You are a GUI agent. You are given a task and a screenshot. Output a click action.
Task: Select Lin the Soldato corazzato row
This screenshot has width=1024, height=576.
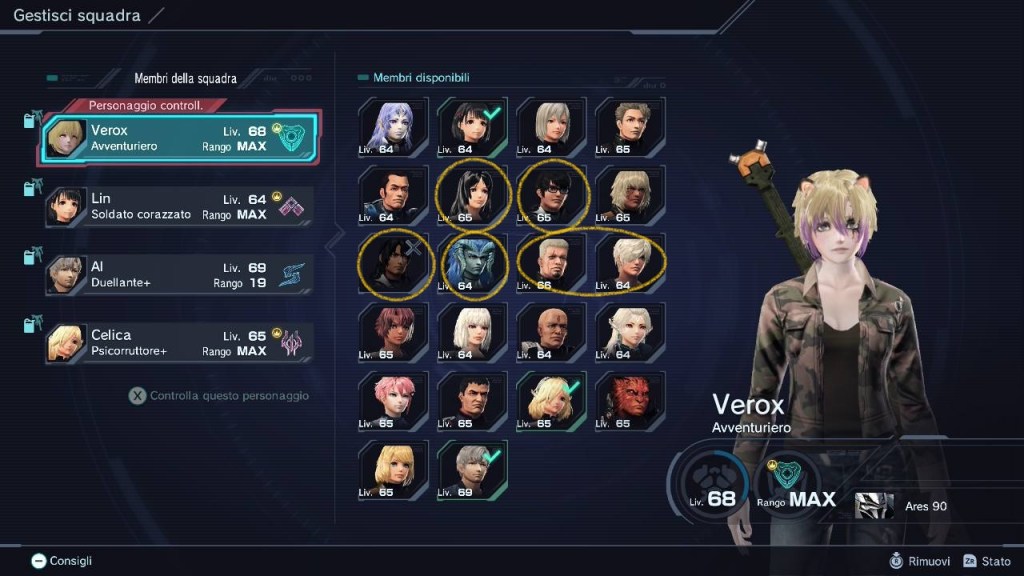[x=180, y=206]
